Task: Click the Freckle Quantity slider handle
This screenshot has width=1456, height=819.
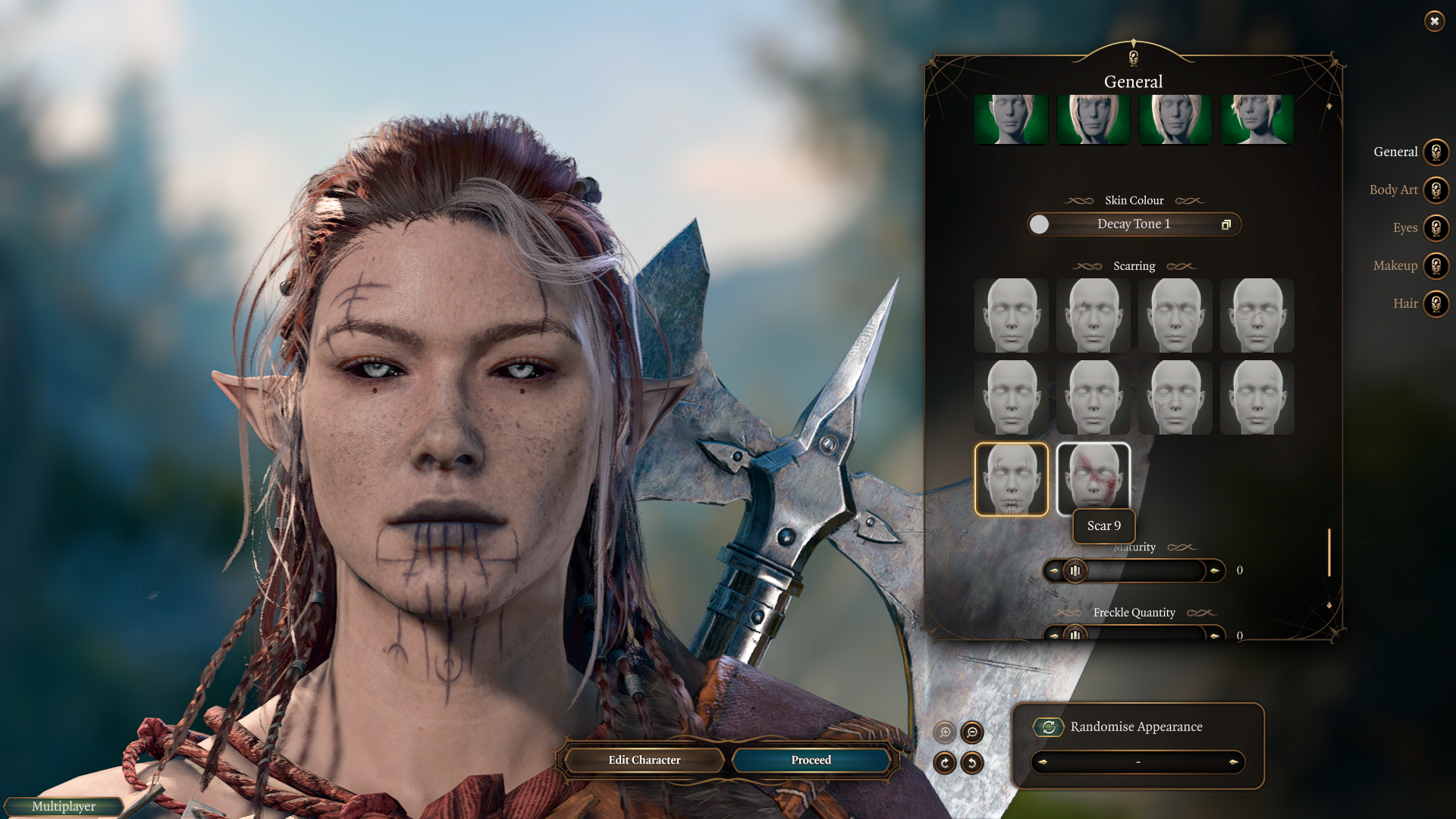Action: tap(1075, 636)
